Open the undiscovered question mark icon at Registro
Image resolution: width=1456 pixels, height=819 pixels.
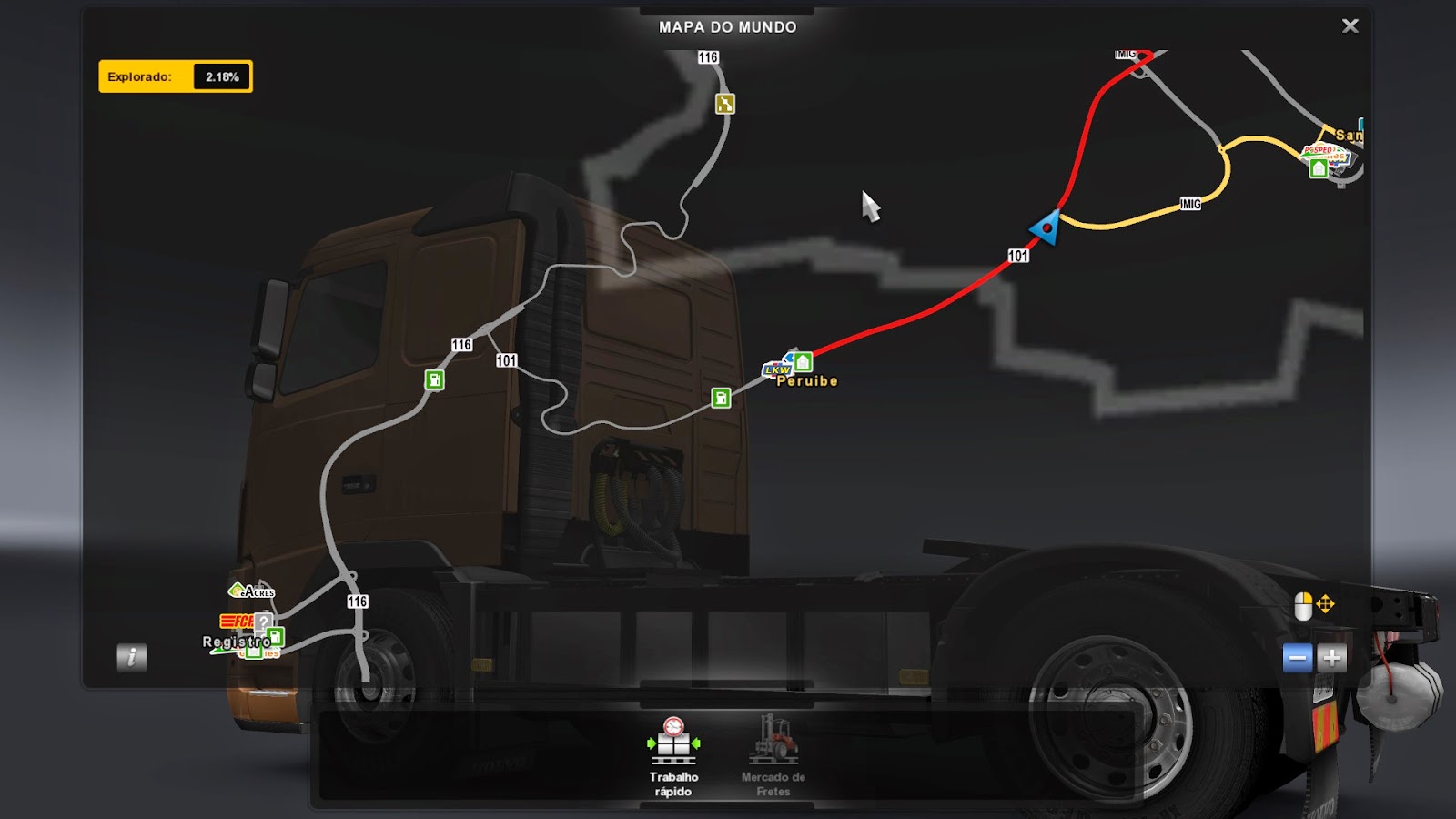pyautogui.click(x=264, y=622)
